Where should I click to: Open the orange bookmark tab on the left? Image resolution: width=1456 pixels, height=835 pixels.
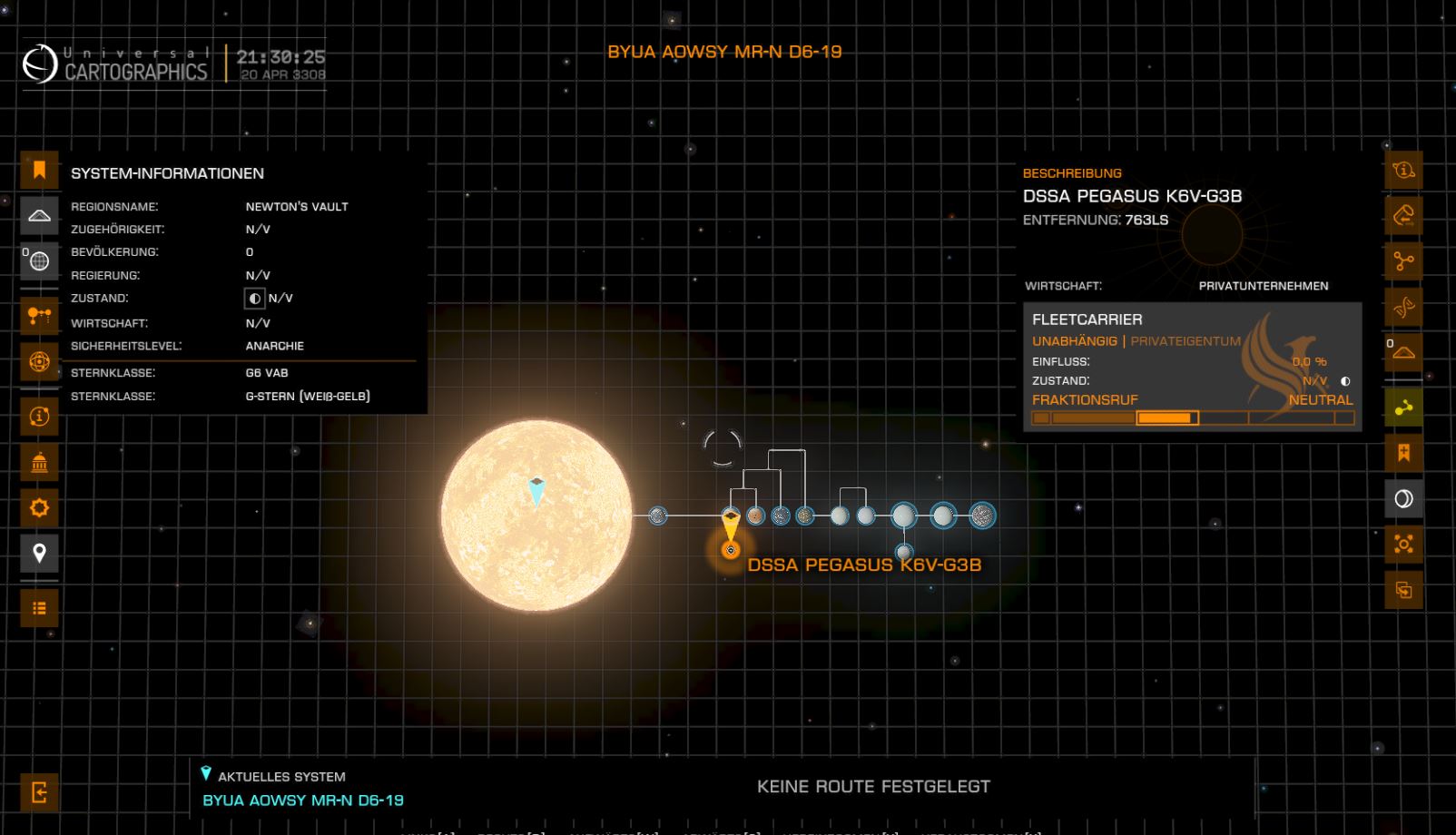[x=39, y=170]
